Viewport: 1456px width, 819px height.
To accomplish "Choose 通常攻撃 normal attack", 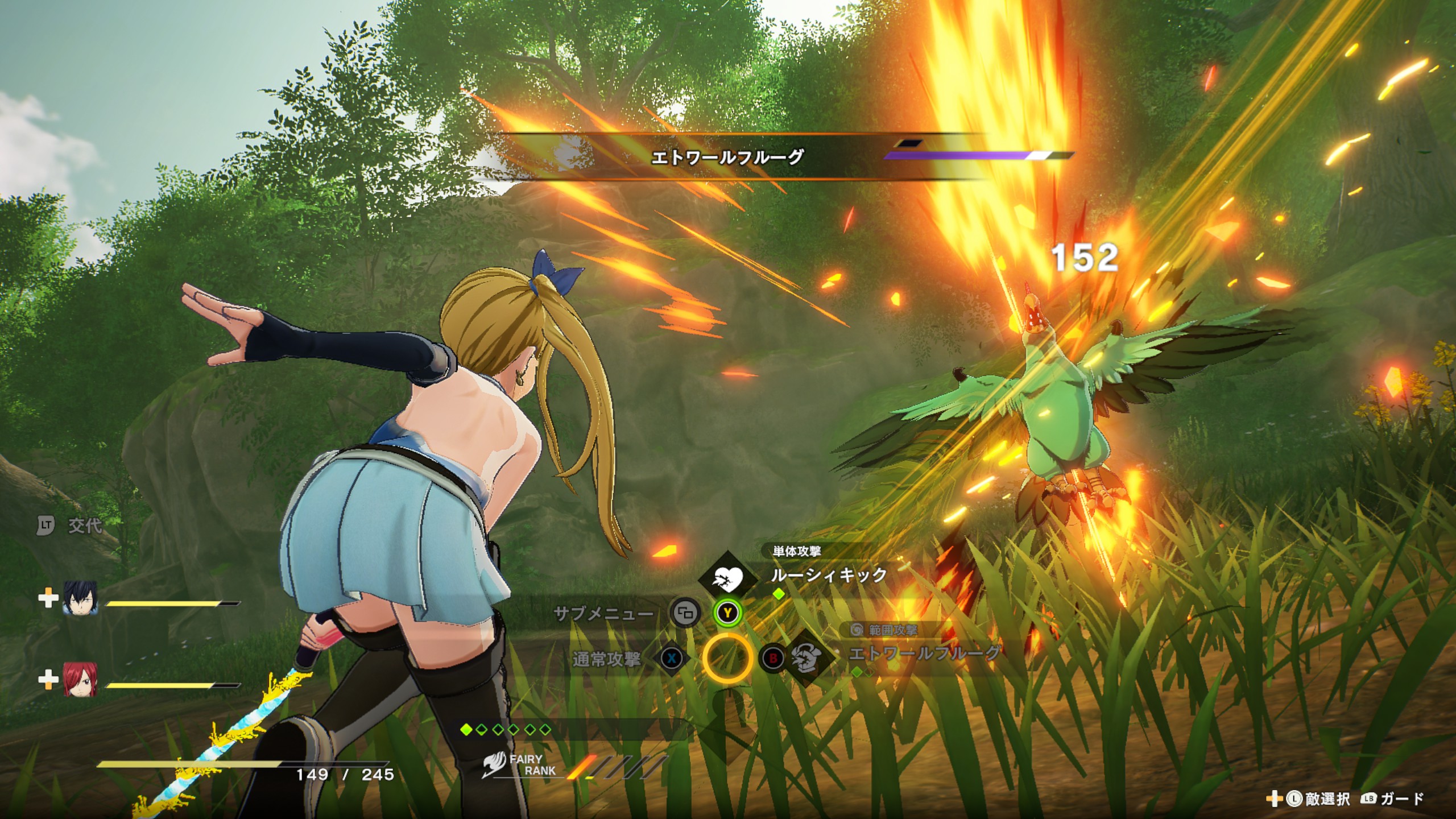I will (606, 659).
